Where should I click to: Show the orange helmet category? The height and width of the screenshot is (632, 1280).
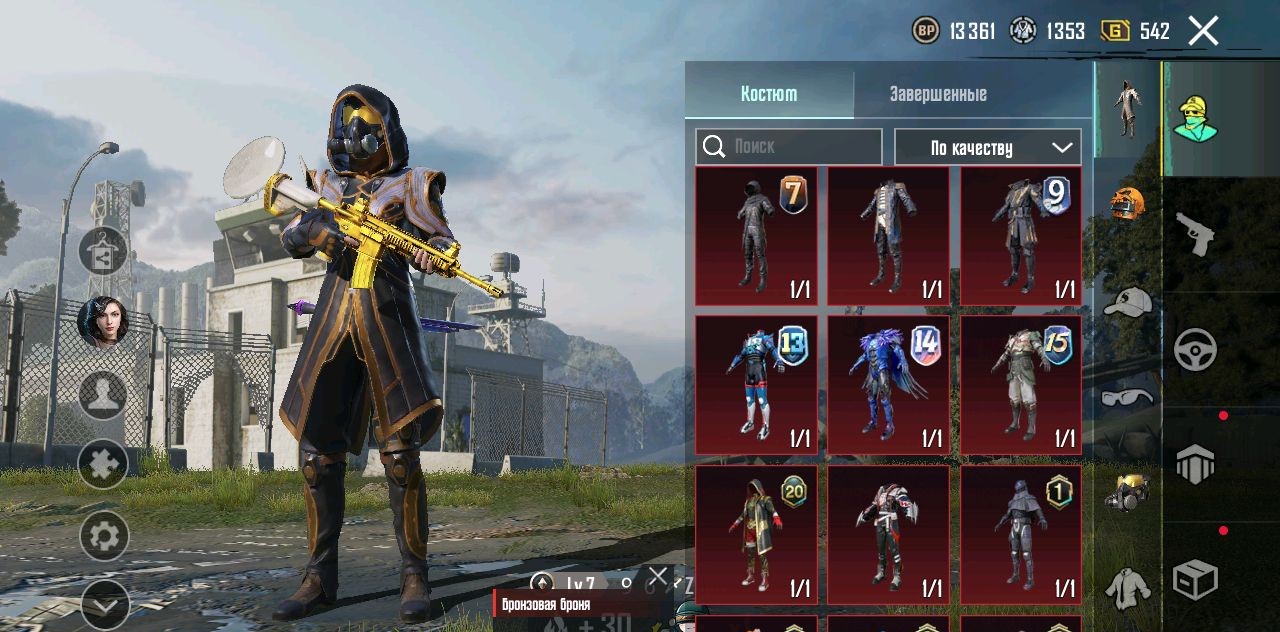[x=1127, y=203]
